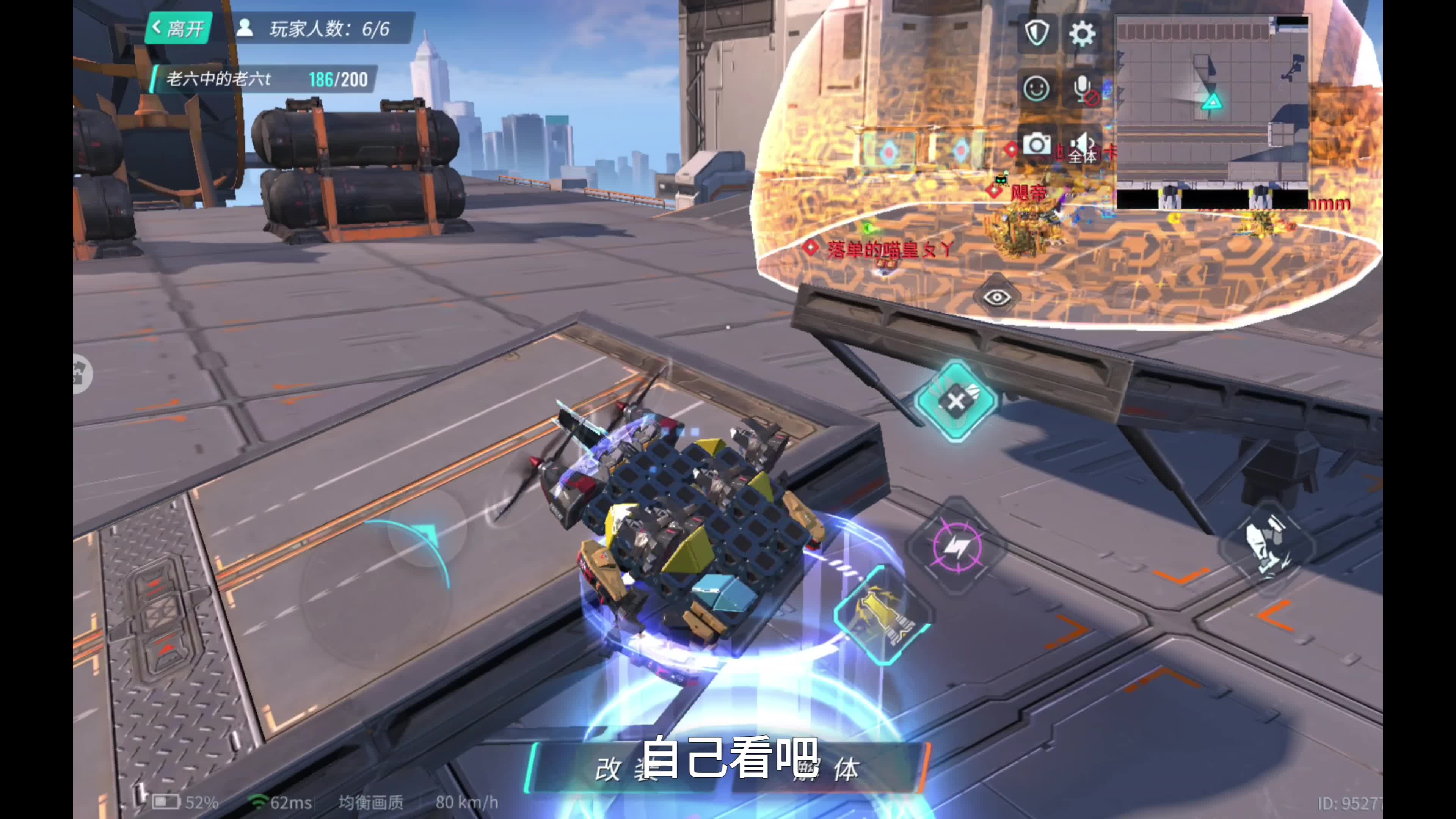This screenshot has width=1456, height=819.
Task: Tap the 离开 leave button
Action: click(x=179, y=28)
